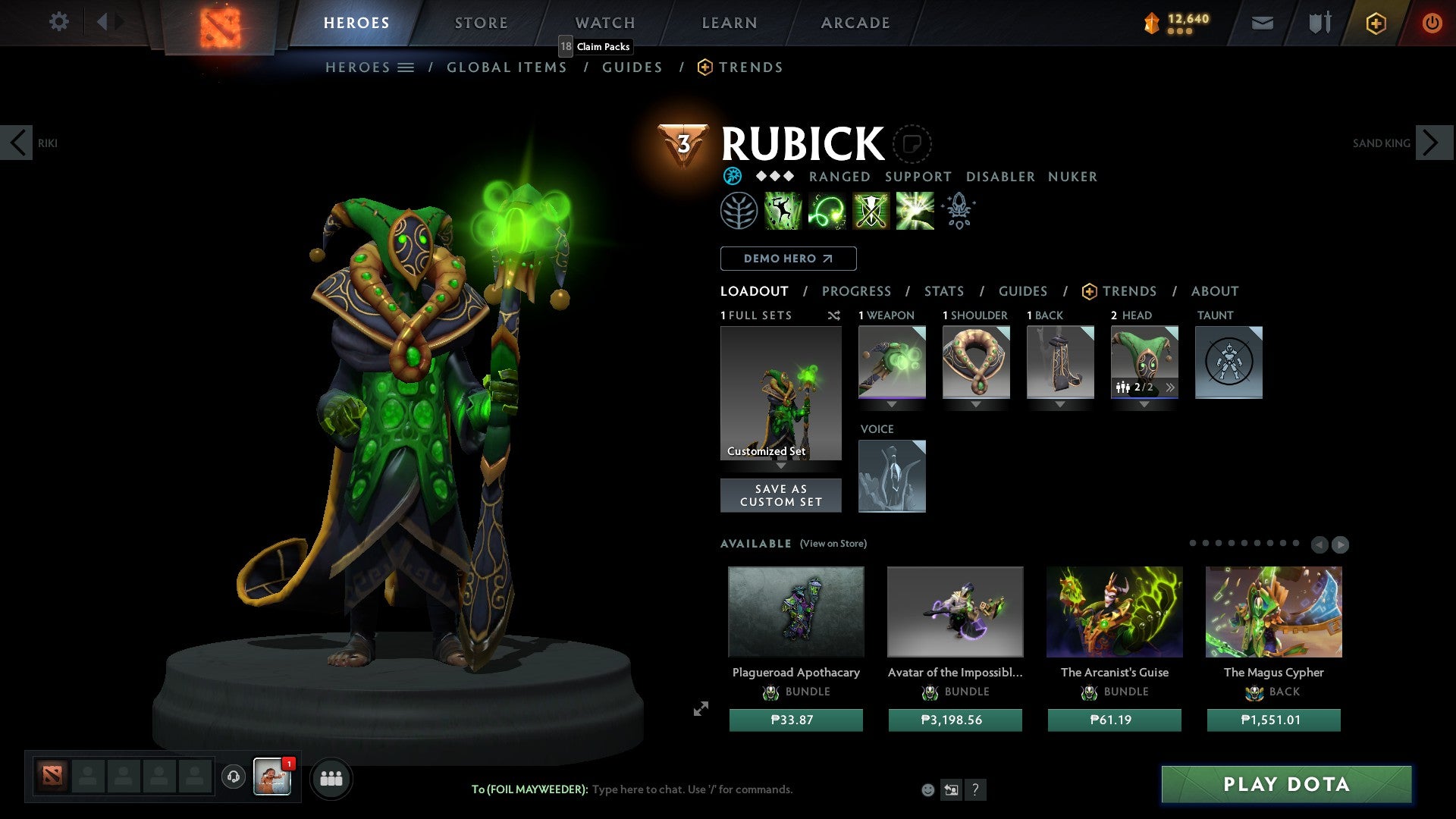Open the mail inbox icon in the top bar
The height and width of the screenshot is (819, 1456).
[x=1262, y=23]
